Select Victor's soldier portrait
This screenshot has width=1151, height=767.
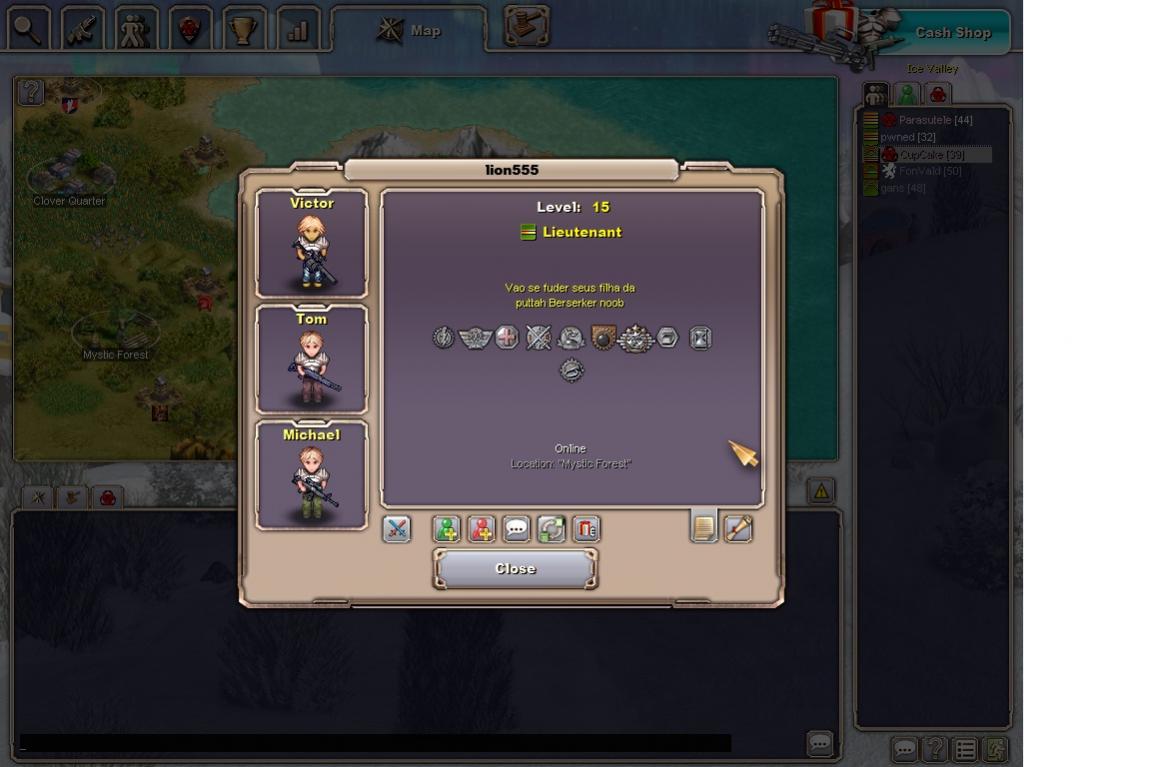[x=311, y=243]
